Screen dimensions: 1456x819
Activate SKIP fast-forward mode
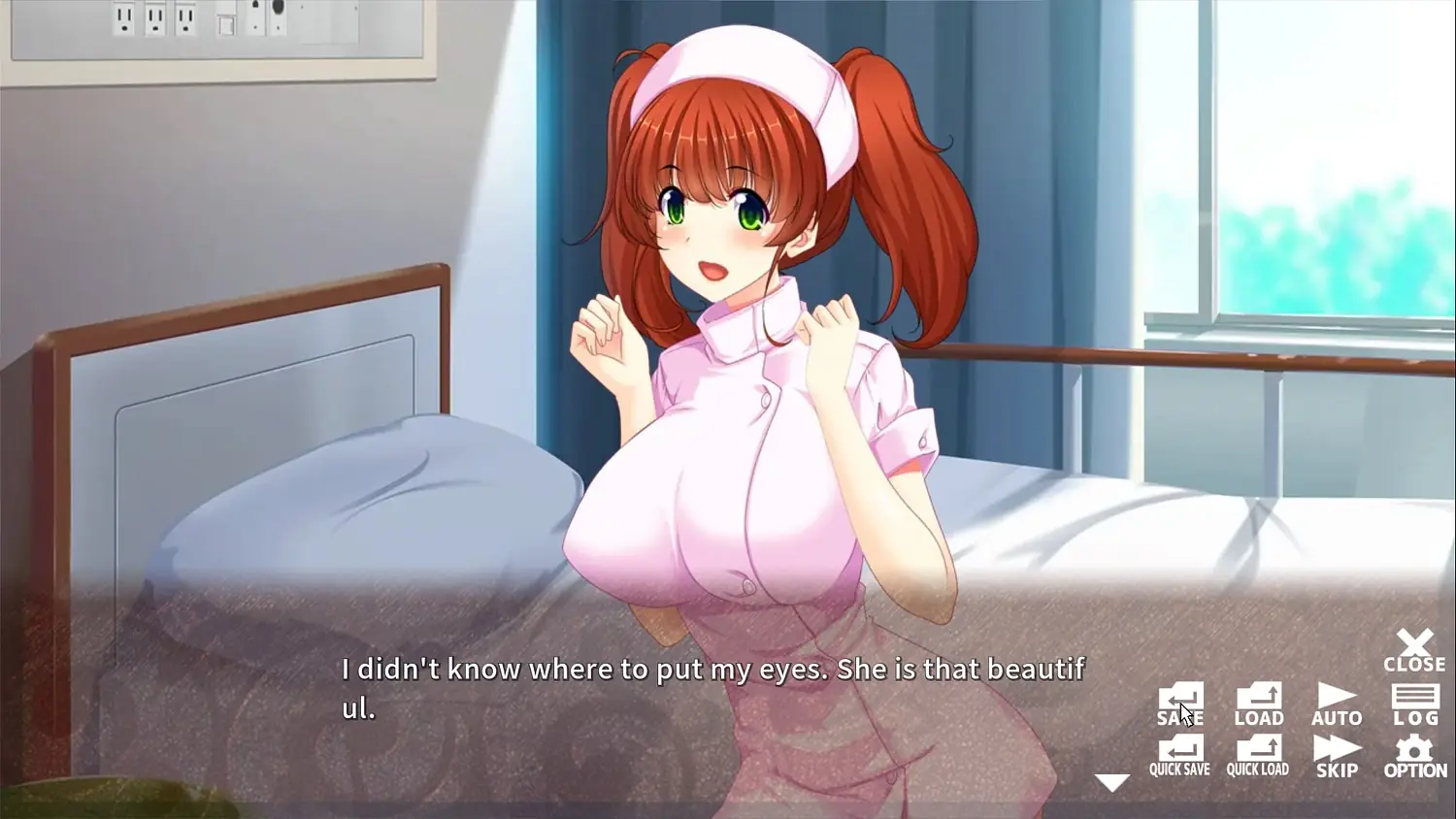[x=1336, y=755]
